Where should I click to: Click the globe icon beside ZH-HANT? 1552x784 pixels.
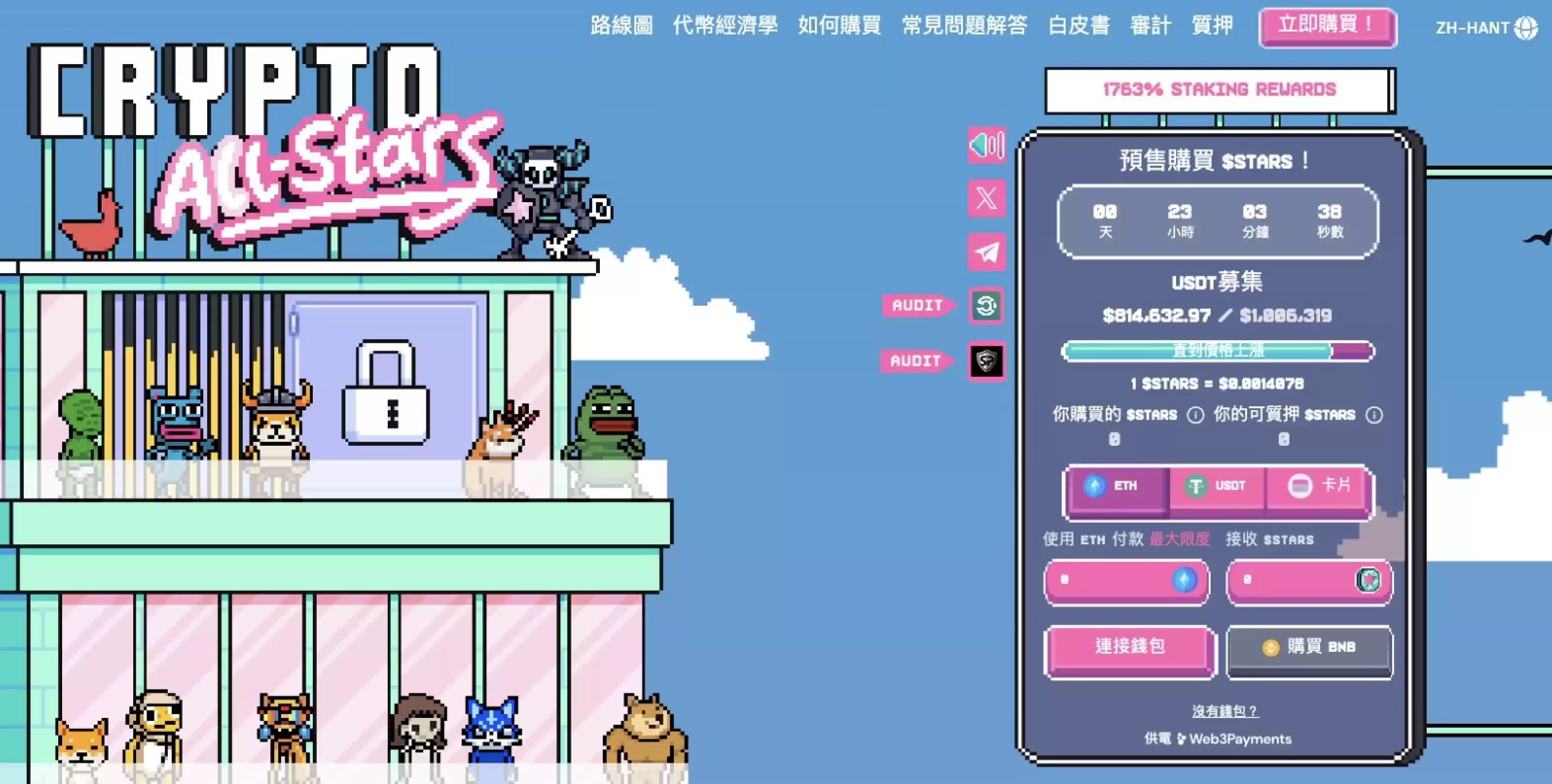tap(1527, 27)
